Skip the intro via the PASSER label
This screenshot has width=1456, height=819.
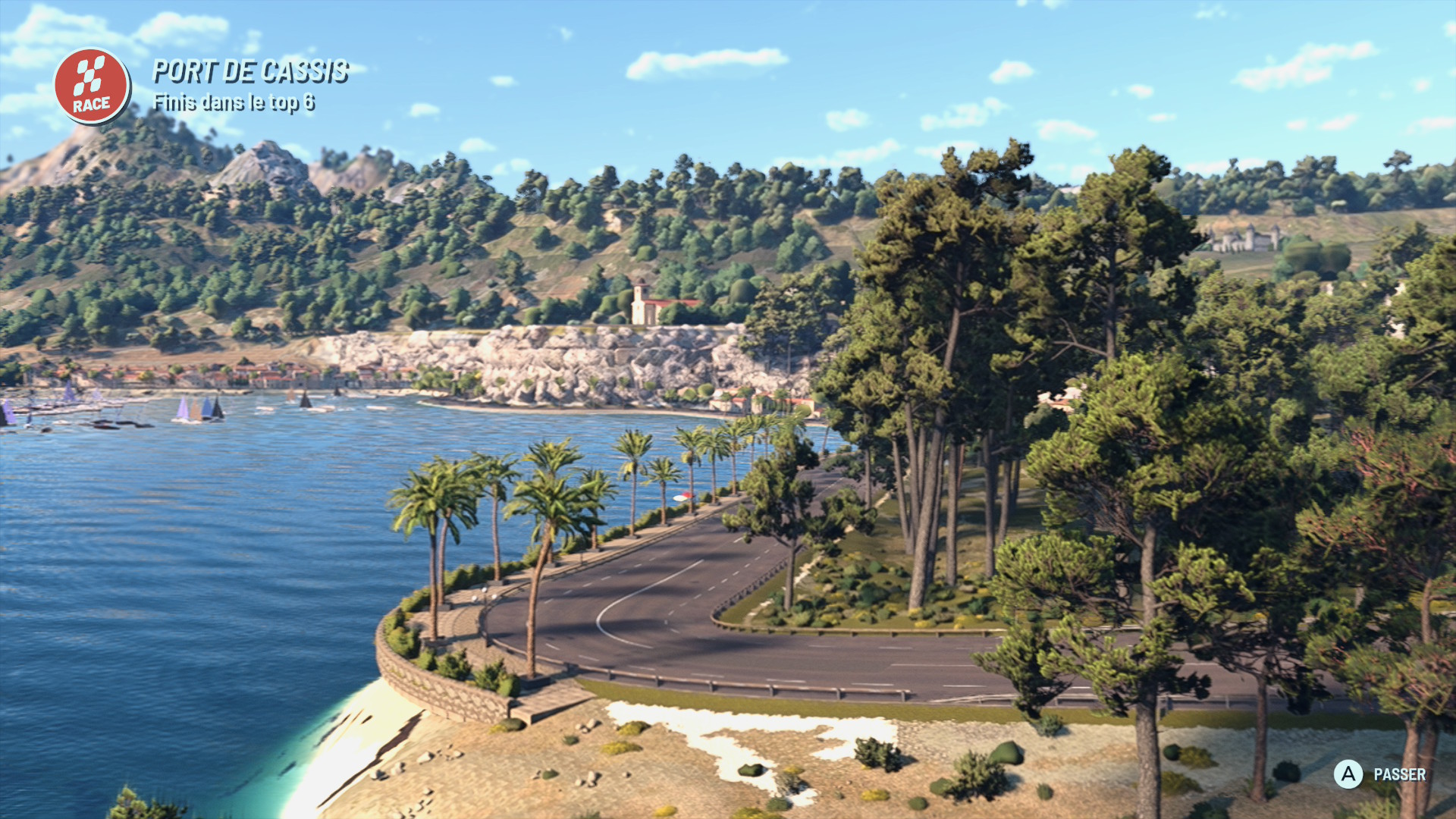1398,774
